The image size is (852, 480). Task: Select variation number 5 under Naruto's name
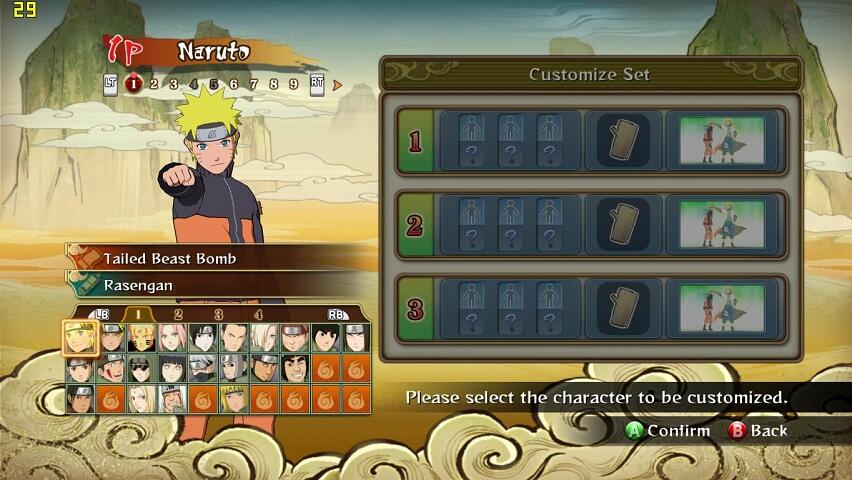[213, 85]
